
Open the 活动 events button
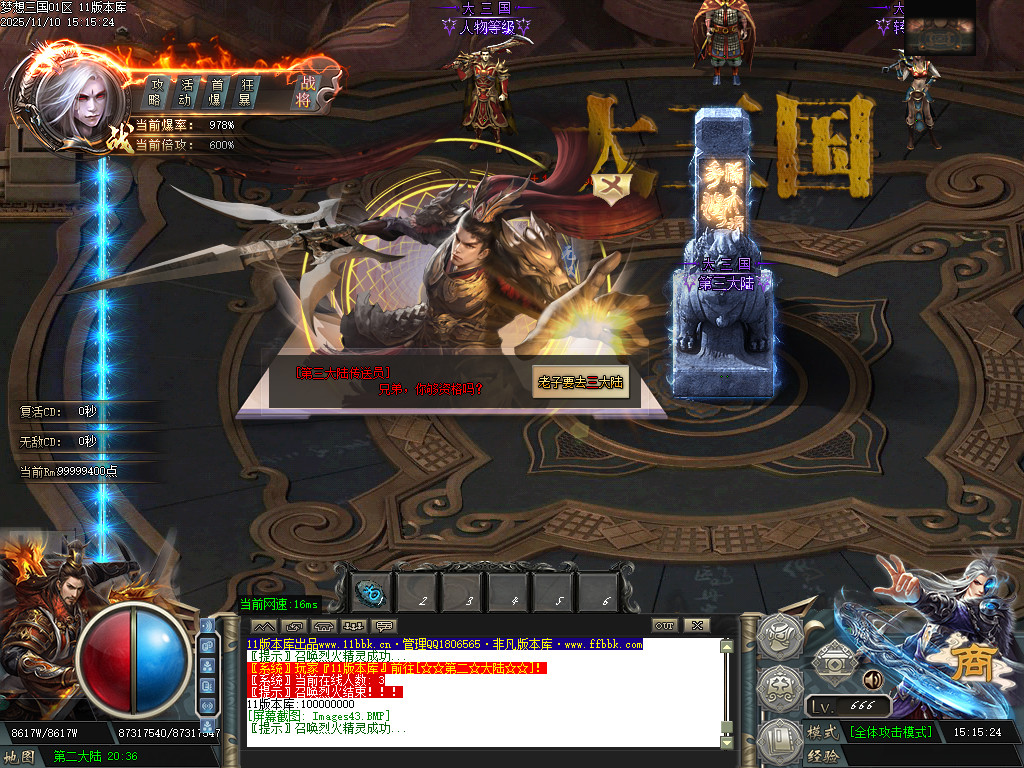[x=186, y=92]
